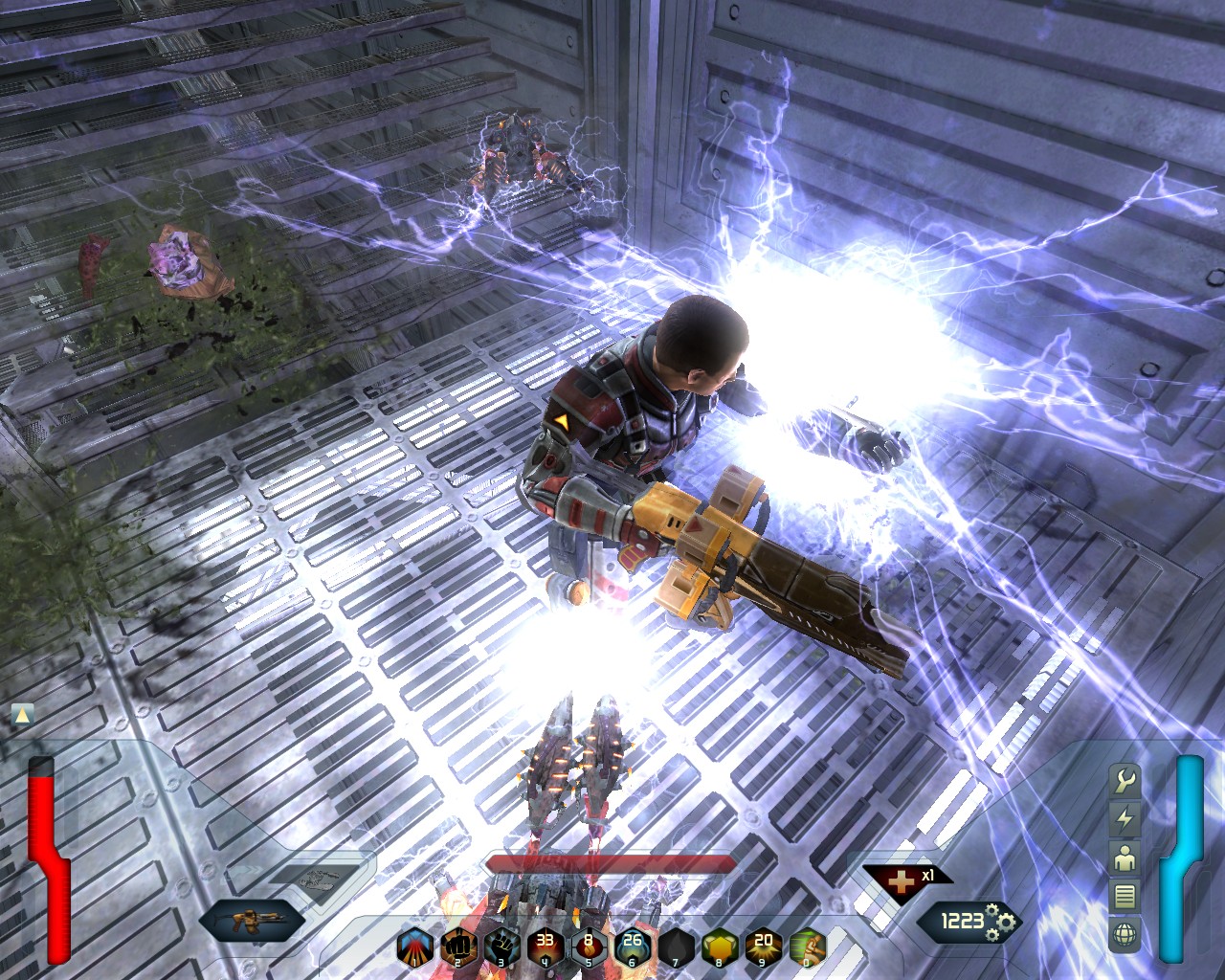Open the journal list icon
1225x980 pixels.
click(1125, 896)
